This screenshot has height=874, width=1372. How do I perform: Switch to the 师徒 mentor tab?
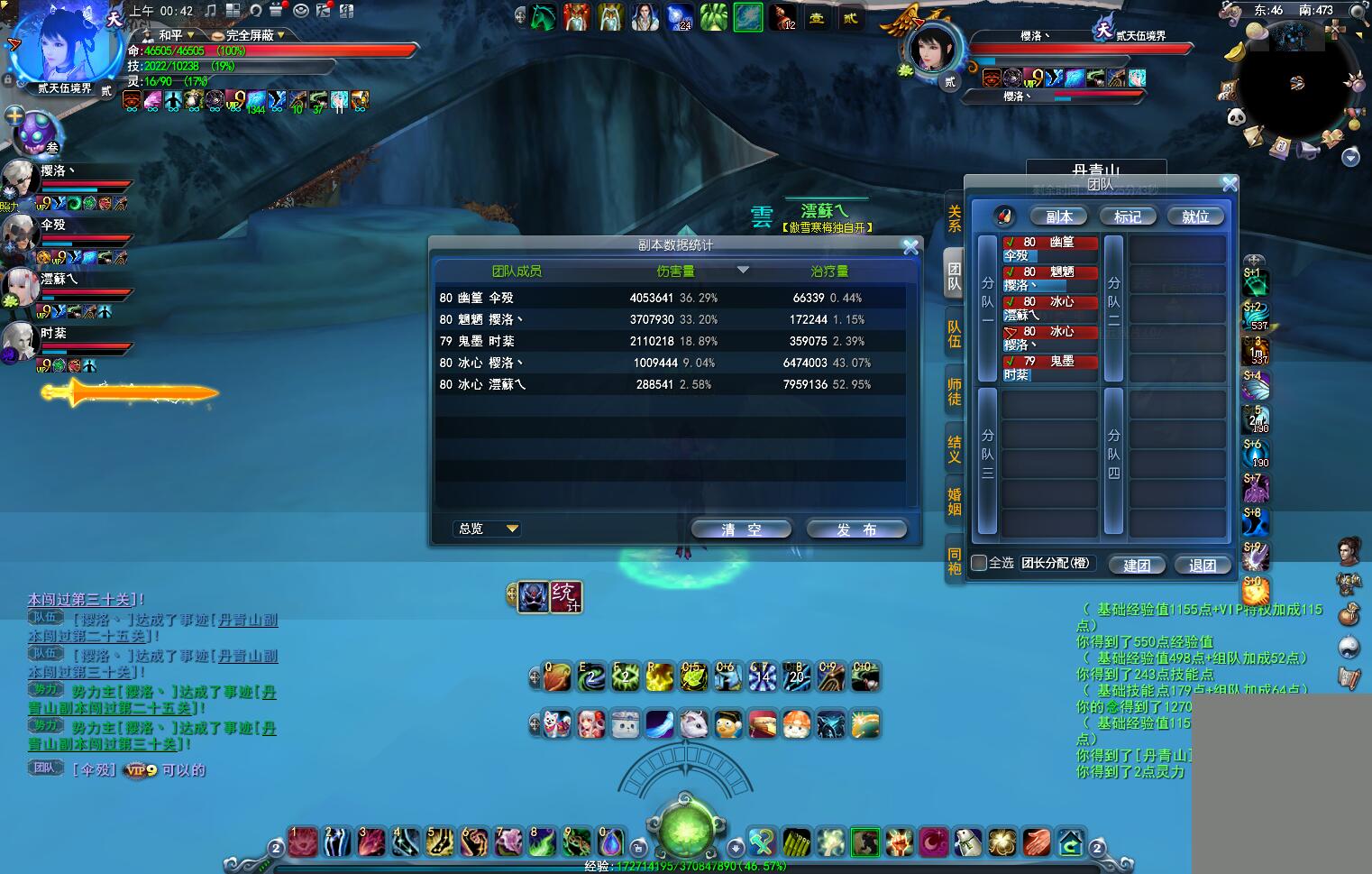click(954, 391)
